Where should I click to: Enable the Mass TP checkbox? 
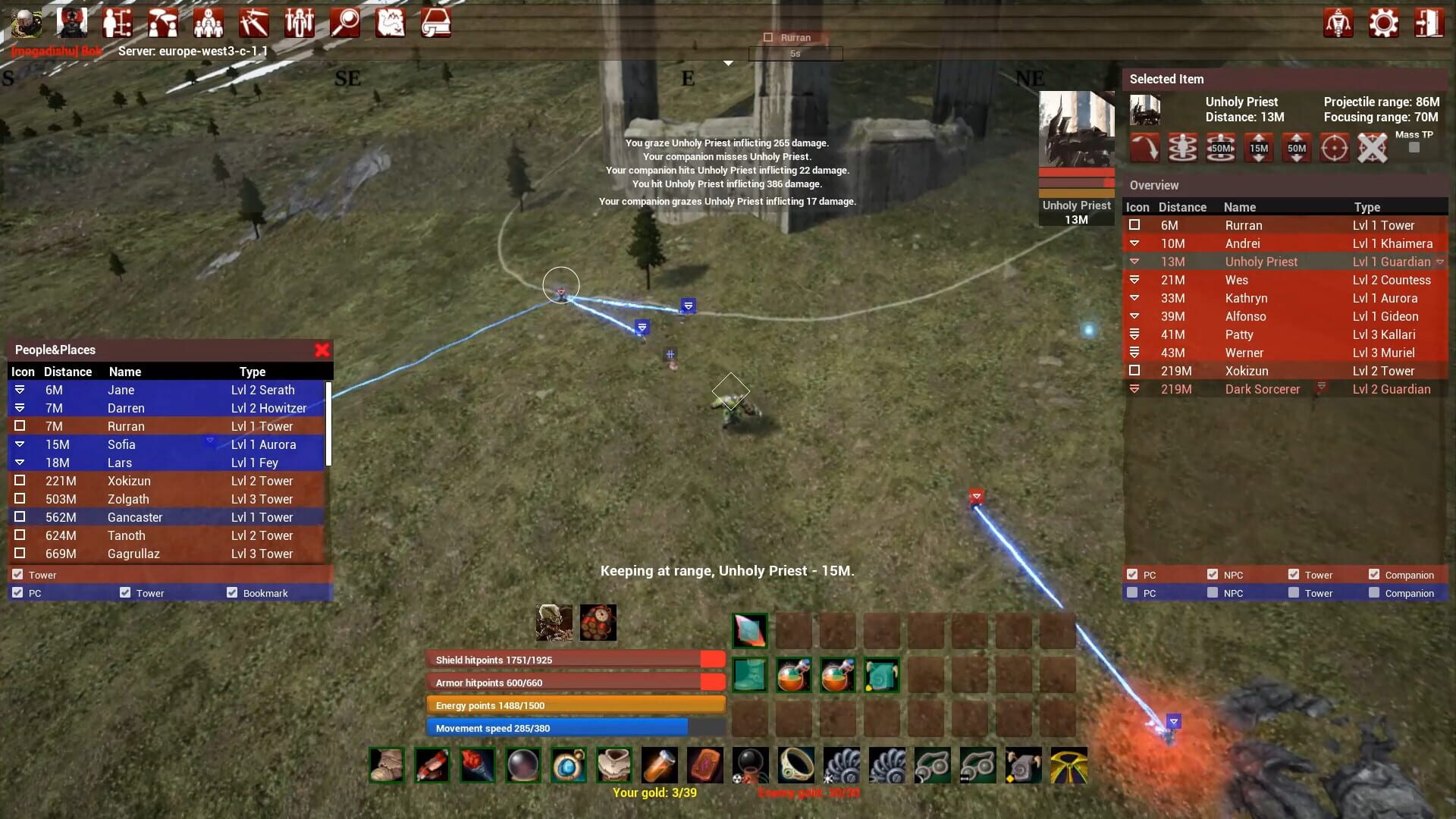(x=1414, y=148)
